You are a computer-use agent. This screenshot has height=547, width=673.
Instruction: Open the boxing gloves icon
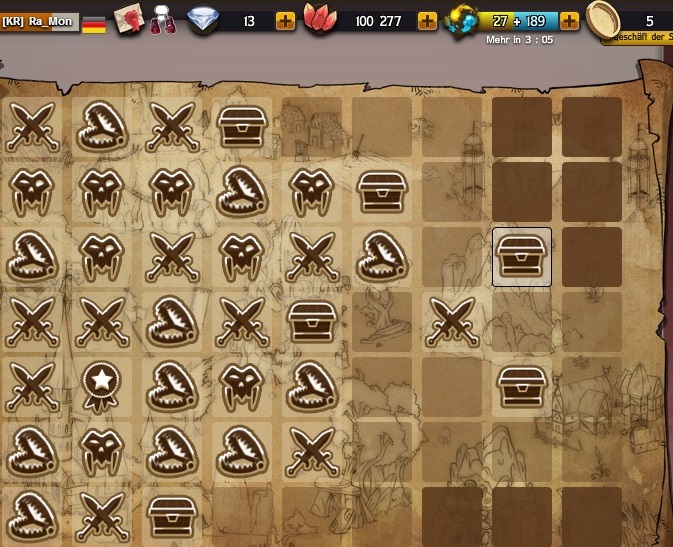[x=163, y=21]
